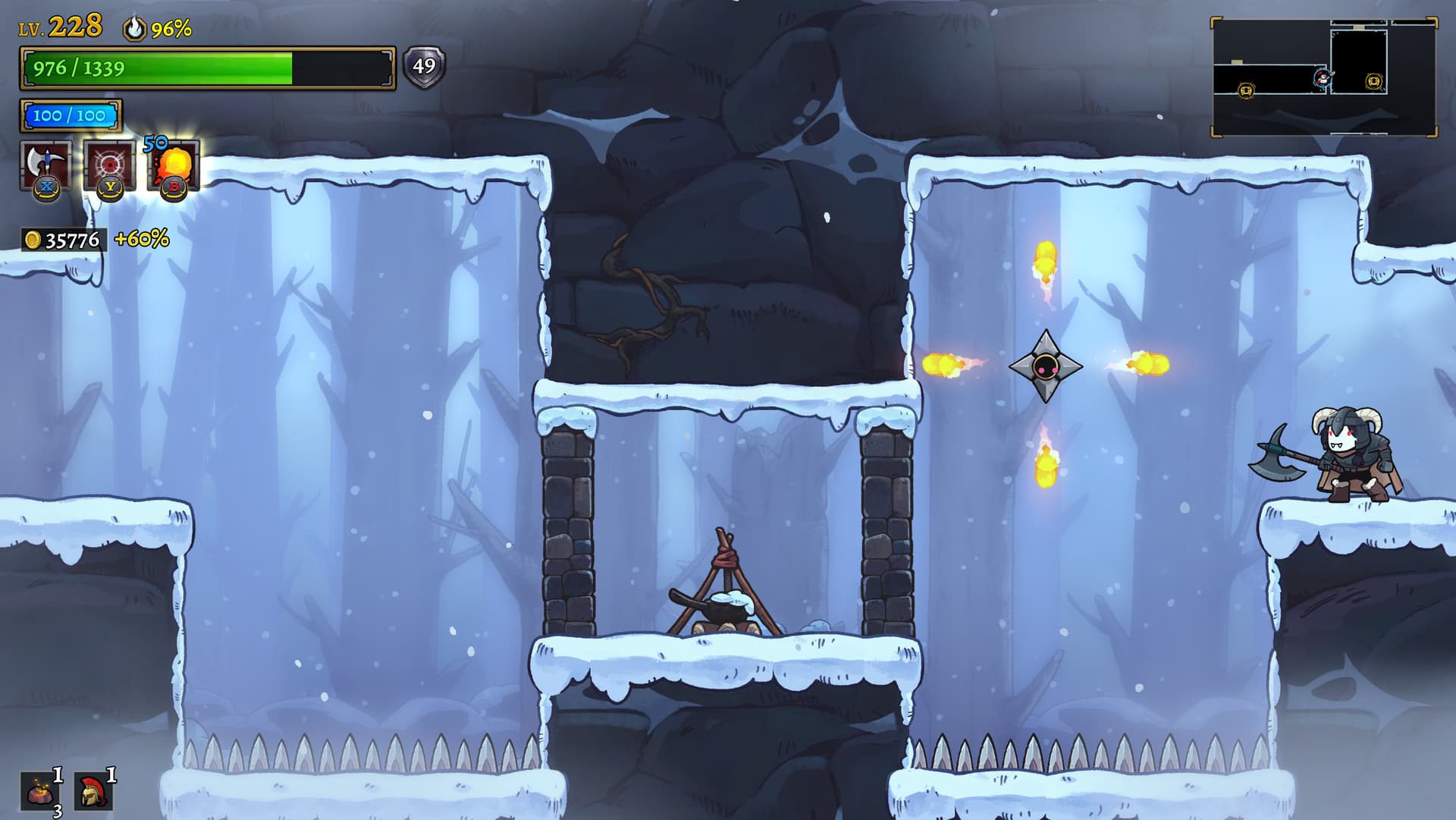Screen dimensions: 1456x820
Task: Open the minimap panel
Action: (x=1323, y=77)
